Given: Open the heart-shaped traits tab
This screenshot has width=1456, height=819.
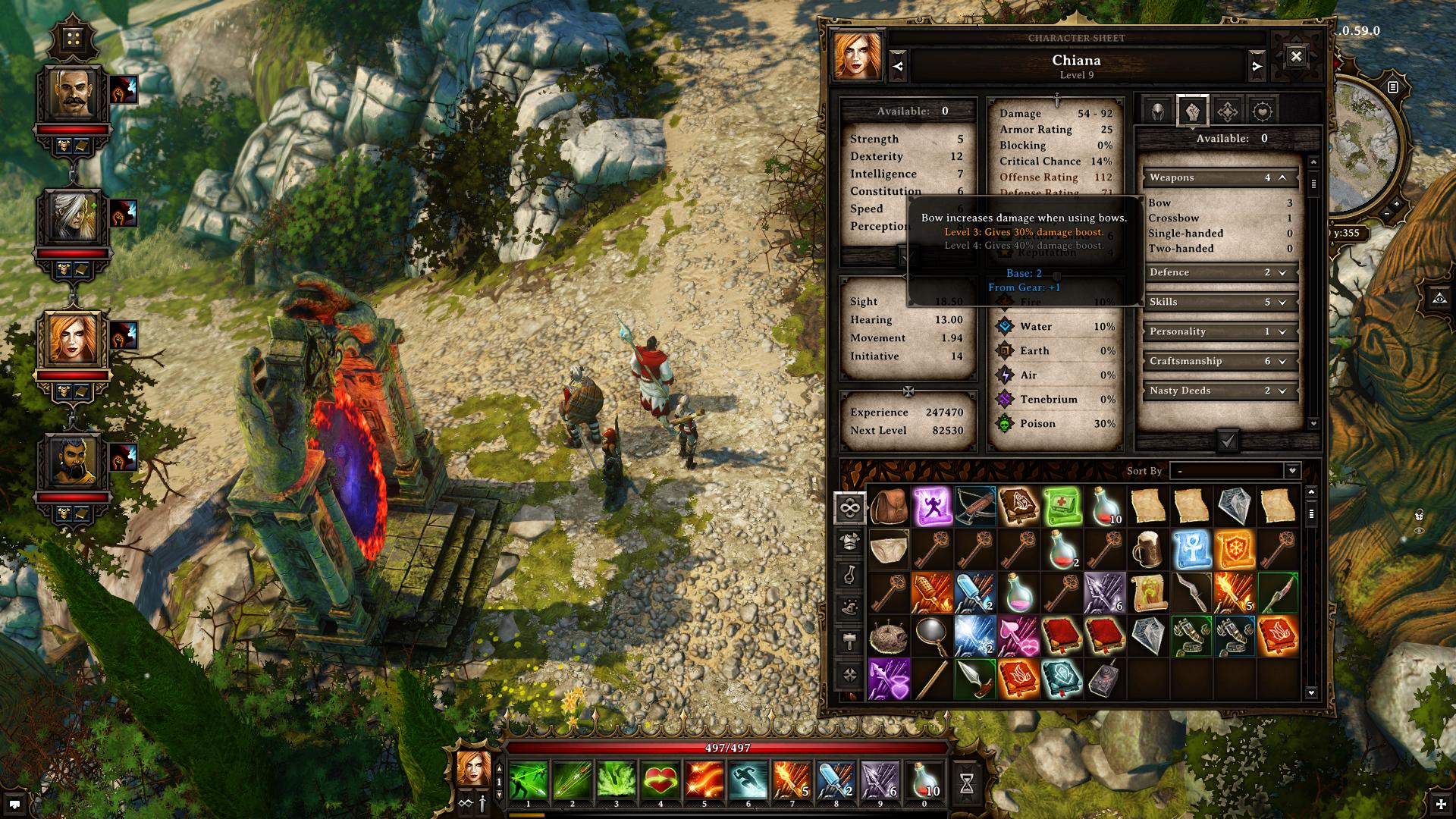Looking at the screenshot, I should click(1262, 111).
